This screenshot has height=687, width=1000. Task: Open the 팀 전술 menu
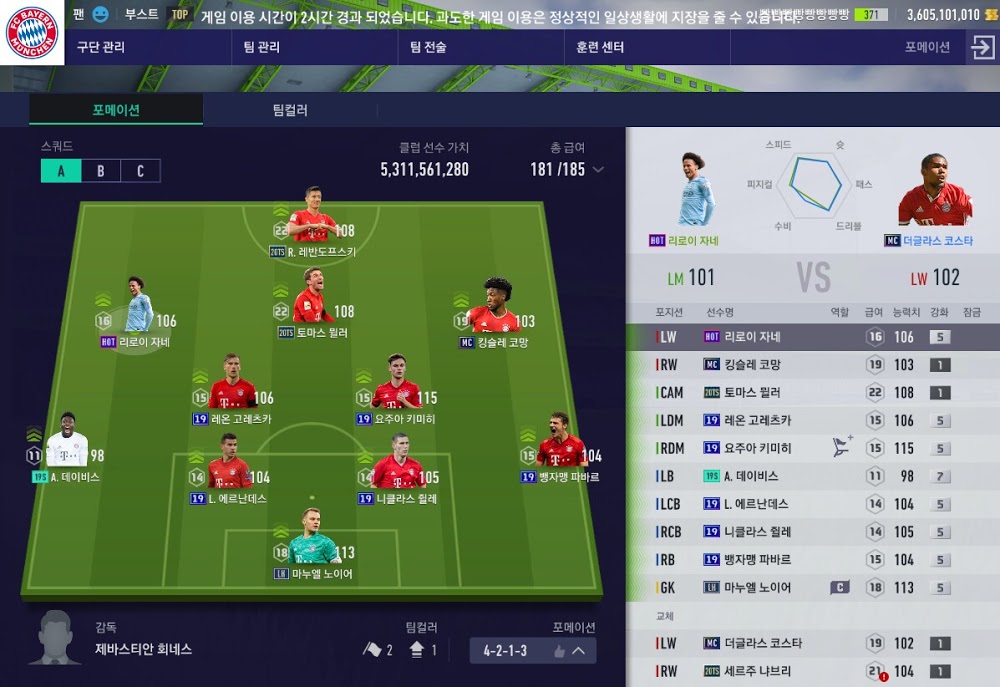point(428,47)
